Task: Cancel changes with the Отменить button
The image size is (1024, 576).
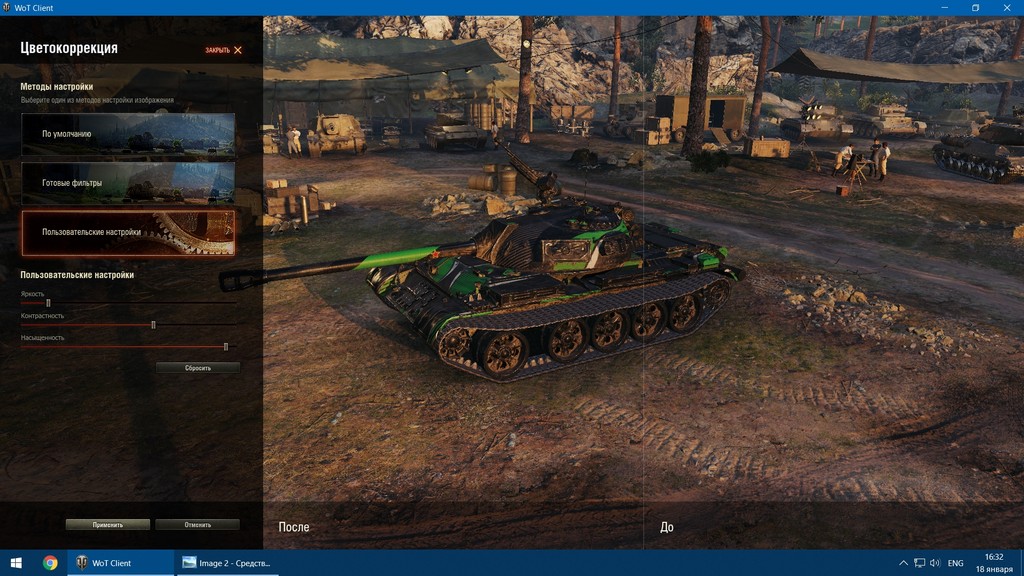Action: (x=197, y=525)
